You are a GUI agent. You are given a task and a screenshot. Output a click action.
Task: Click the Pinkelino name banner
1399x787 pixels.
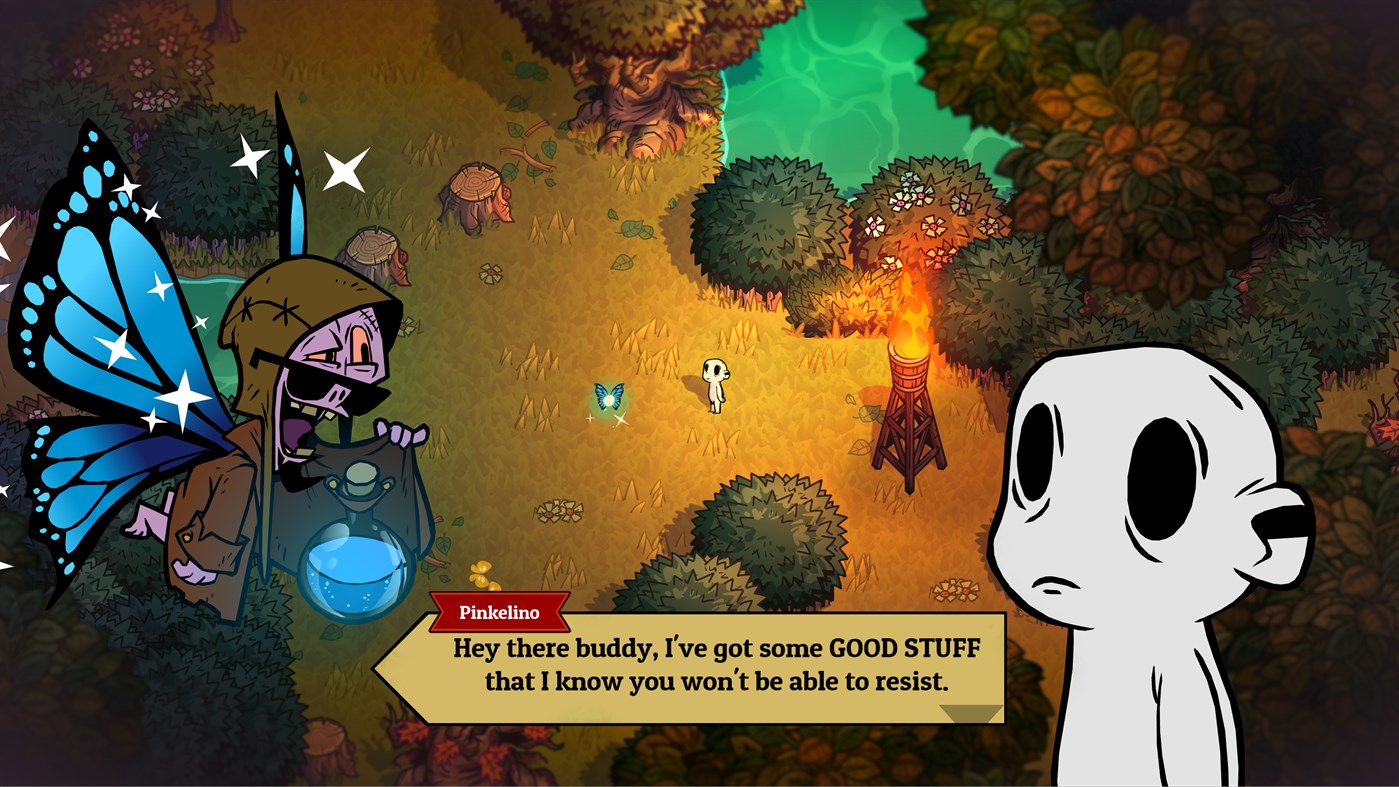click(x=499, y=612)
